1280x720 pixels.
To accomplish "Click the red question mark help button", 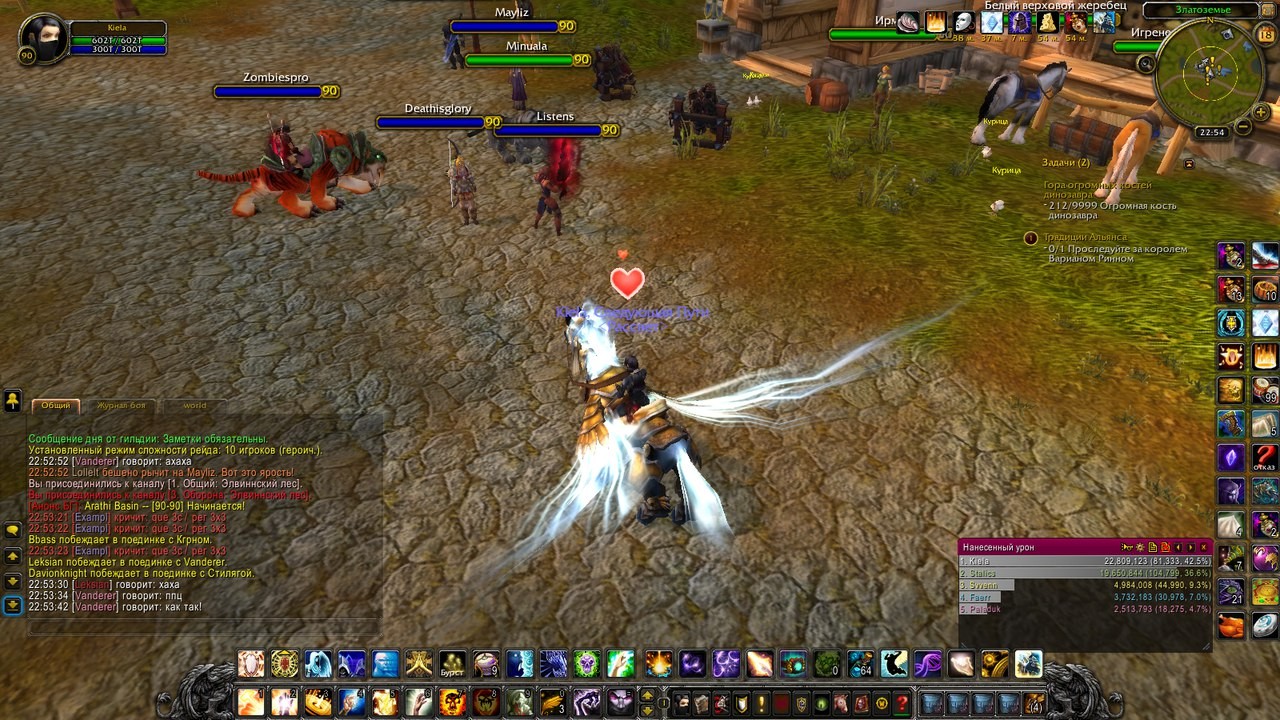I will (902, 703).
